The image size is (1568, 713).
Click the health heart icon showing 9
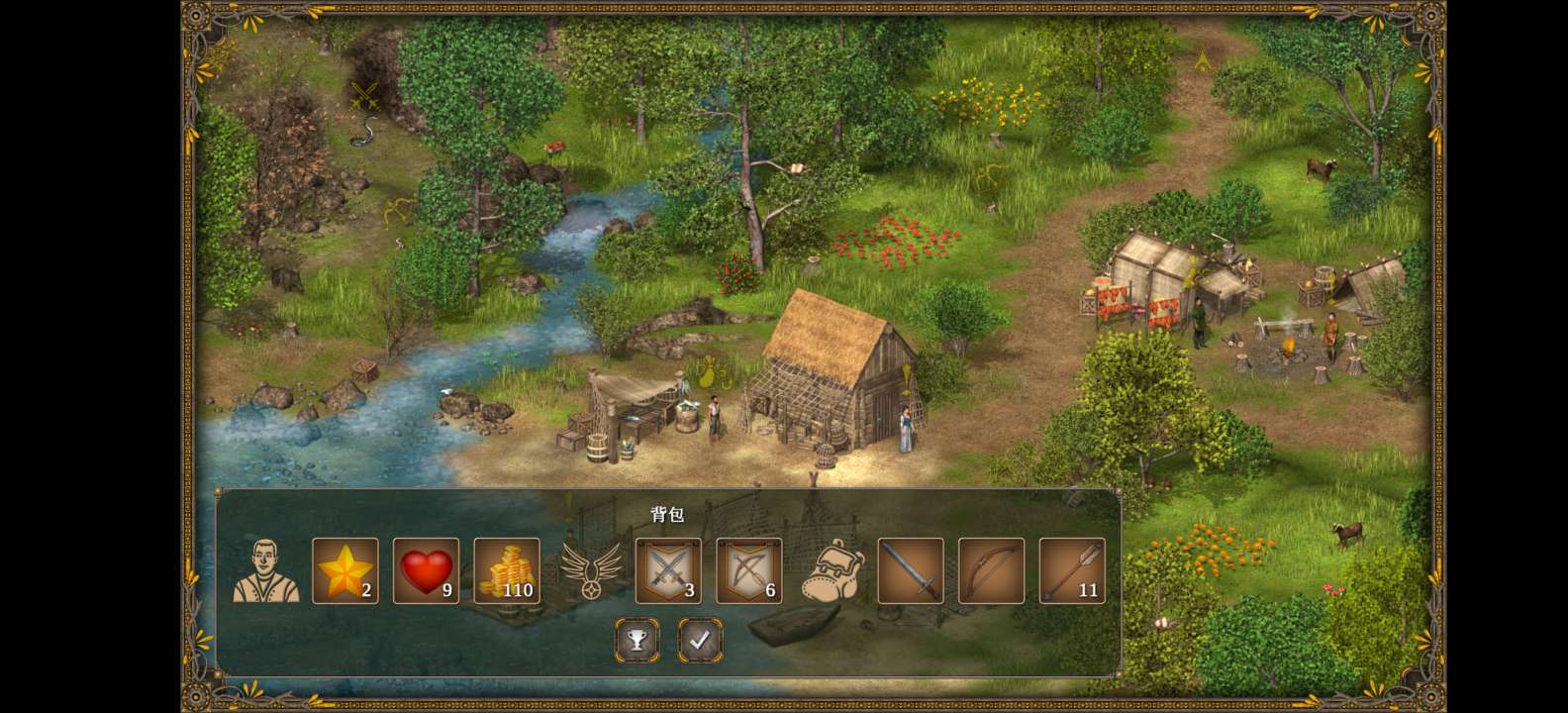point(425,571)
